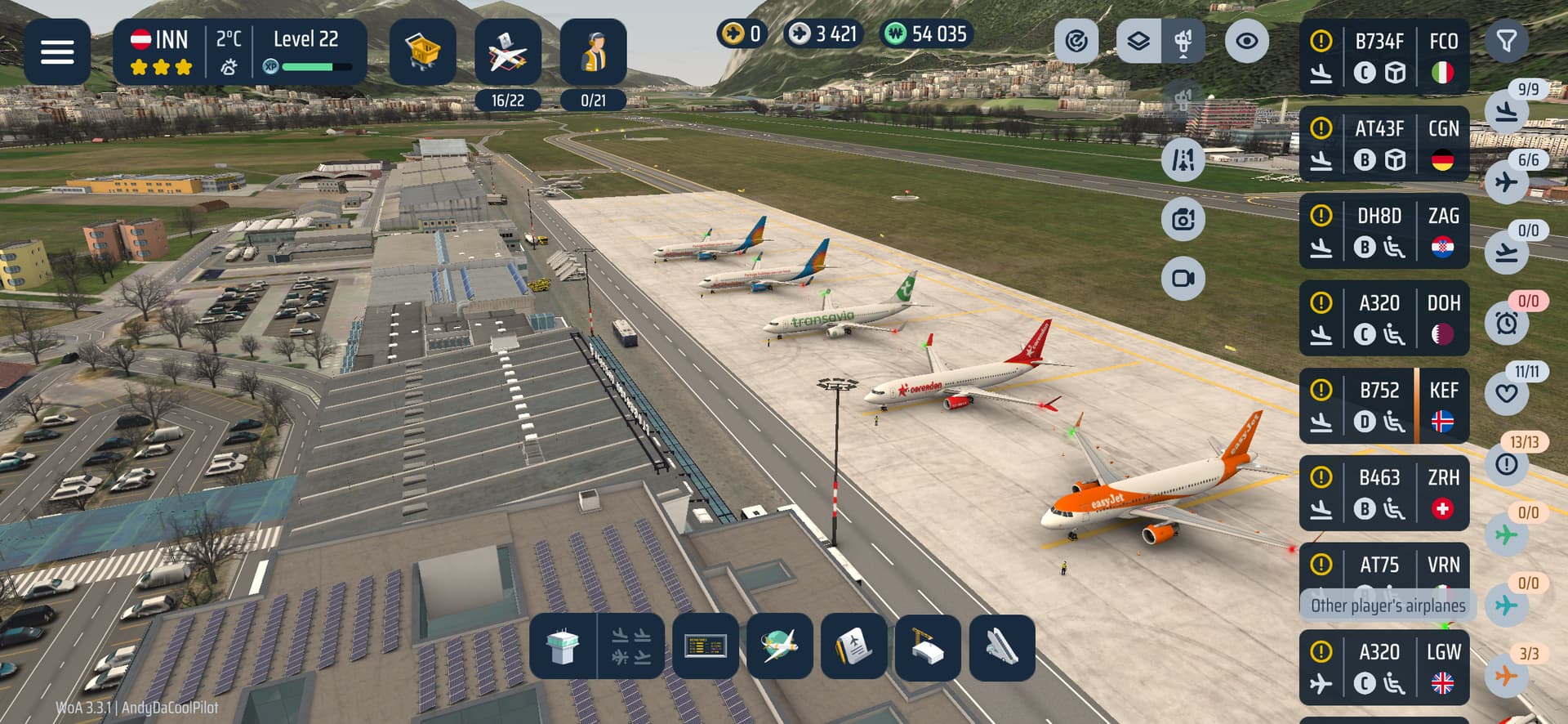The image size is (1568, 724).
Task: Show the alarm clock 0/0 filter
Action: coord(1507,323)
